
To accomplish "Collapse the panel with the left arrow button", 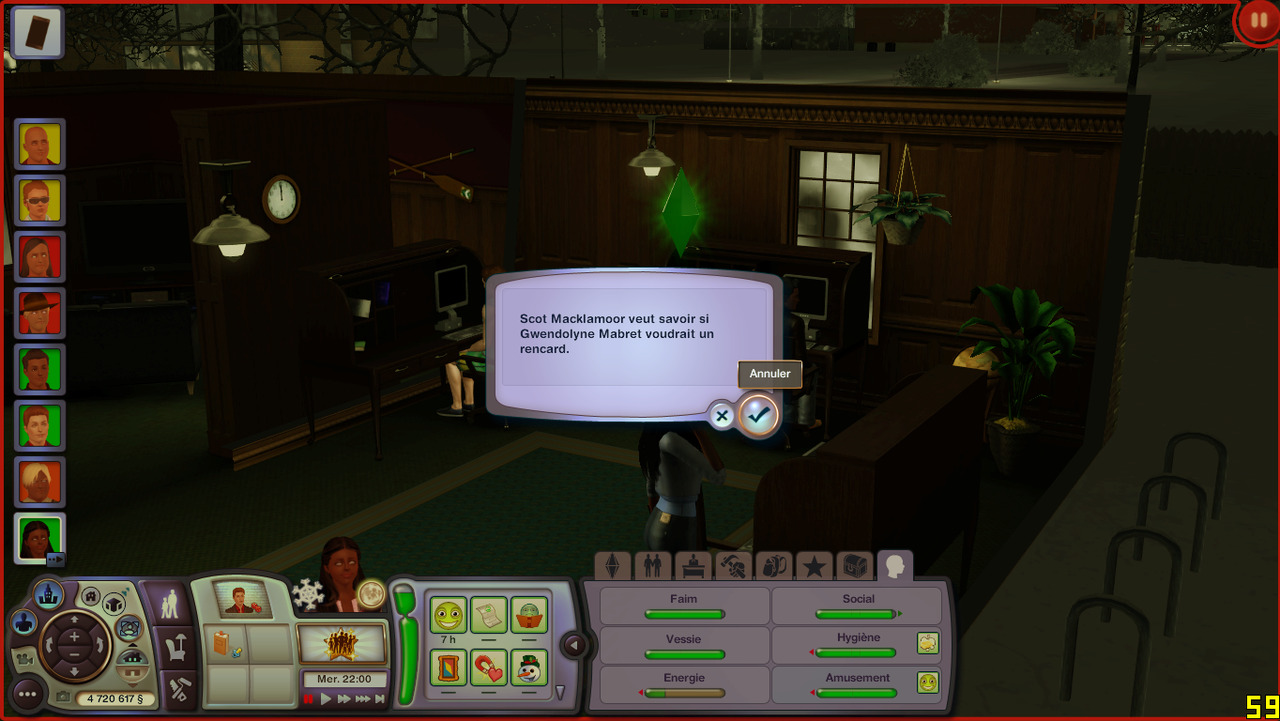I will click(x=574, y=646).
